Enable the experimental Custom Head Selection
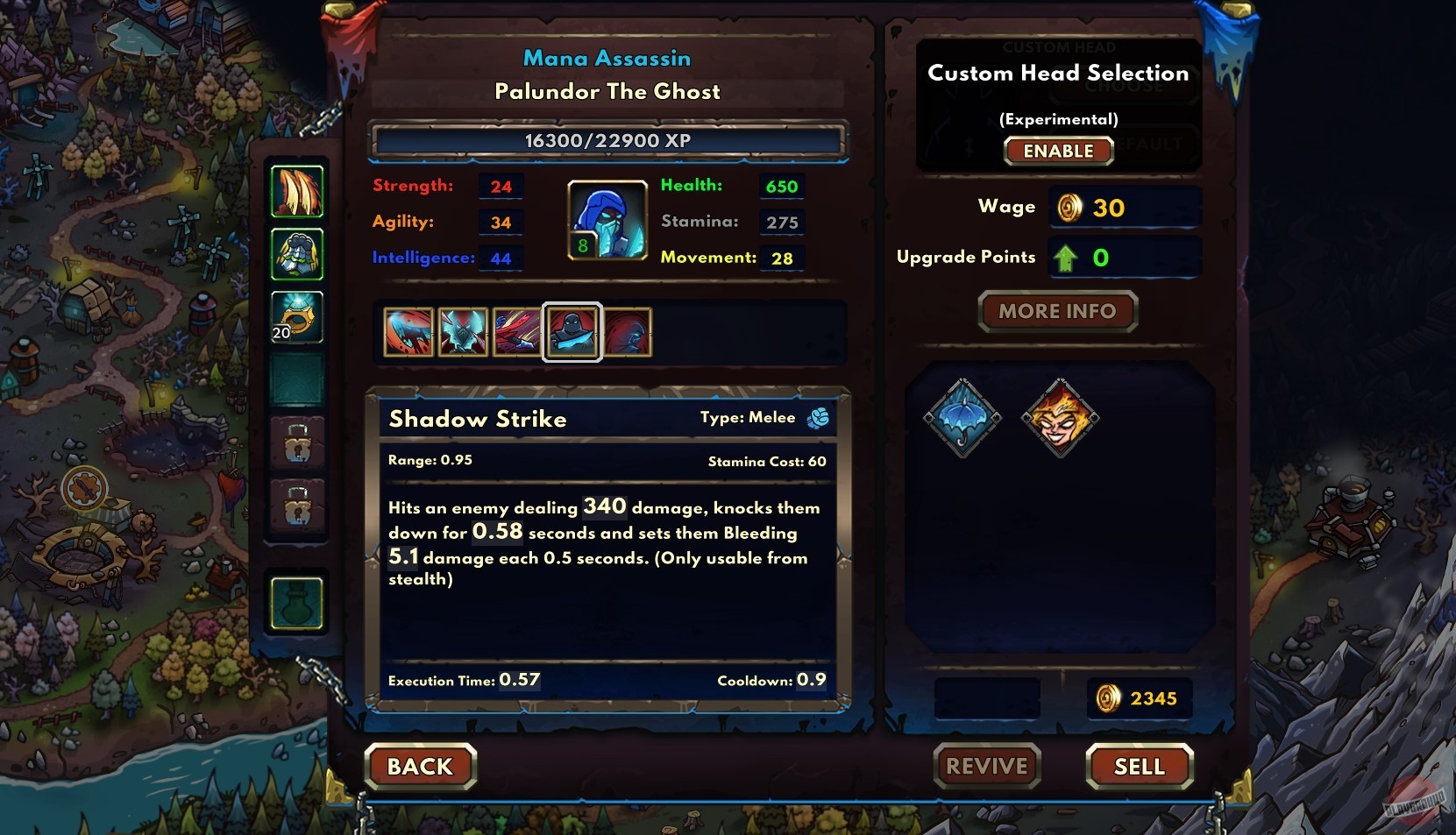Screen dimensions: 1456x835 click(1058, 151)
